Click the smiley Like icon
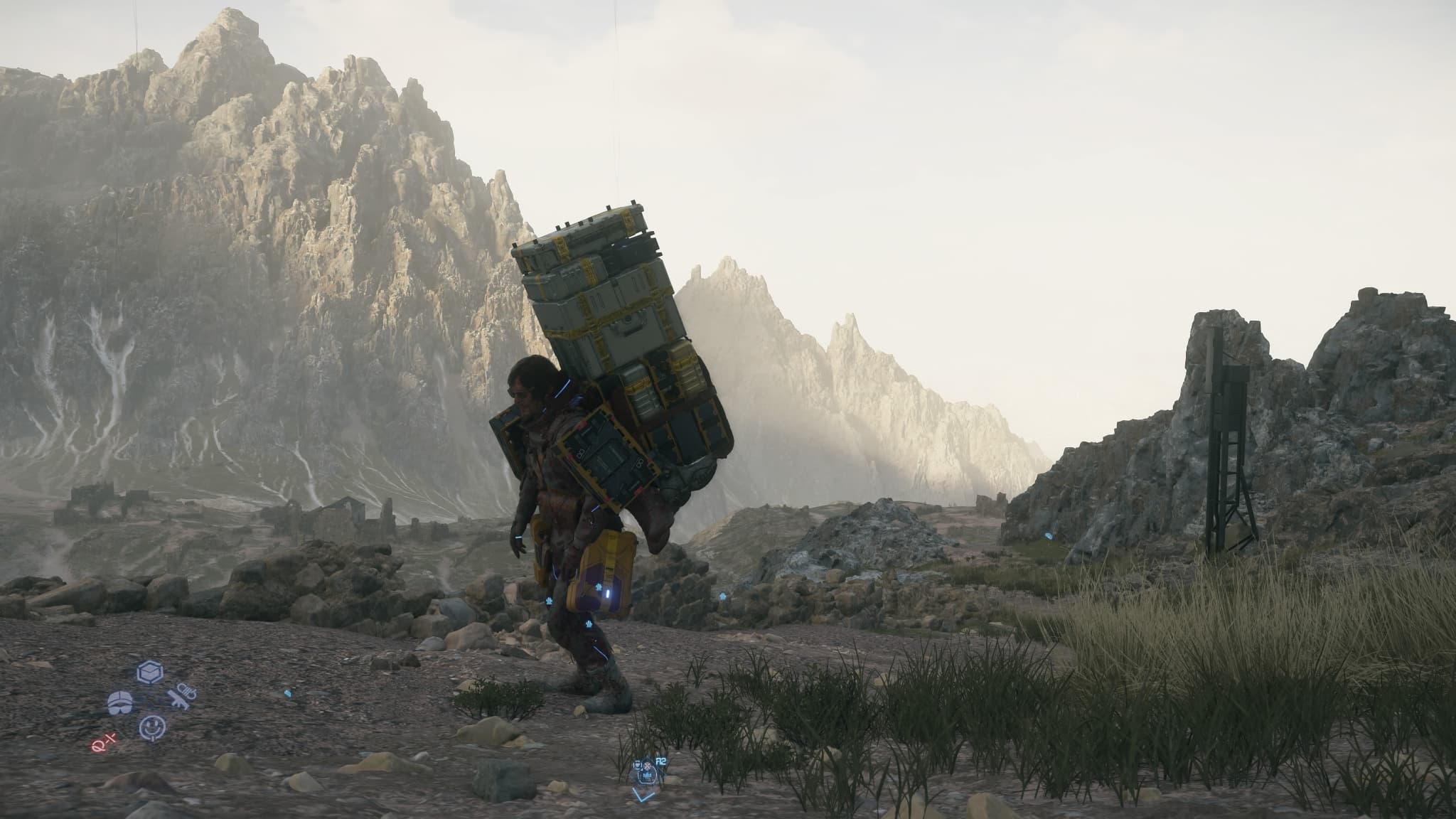This screenshot has height=819, width=1456. coord(153,727)
